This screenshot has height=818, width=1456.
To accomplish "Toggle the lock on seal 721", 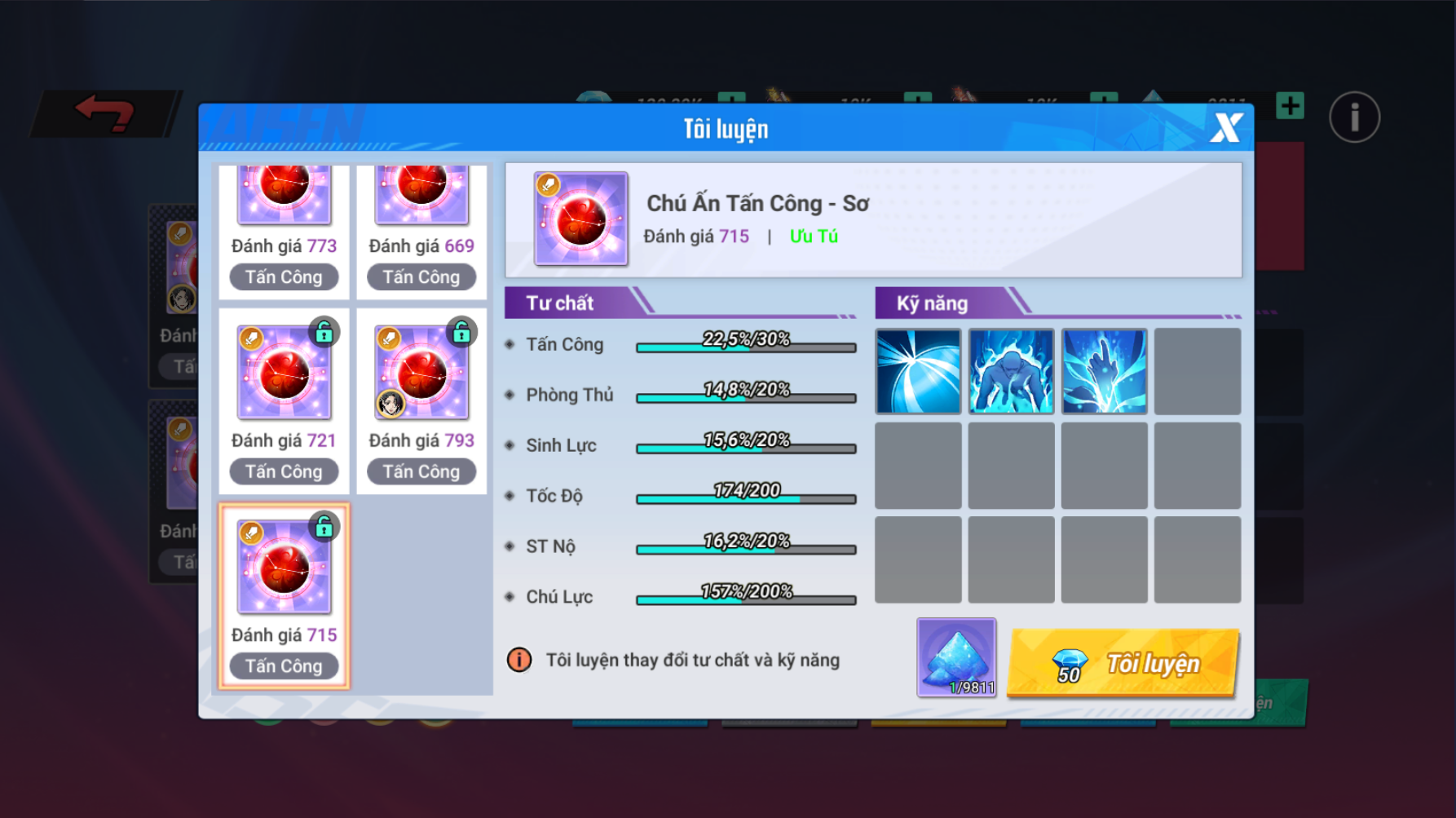I will coord(324,331).
